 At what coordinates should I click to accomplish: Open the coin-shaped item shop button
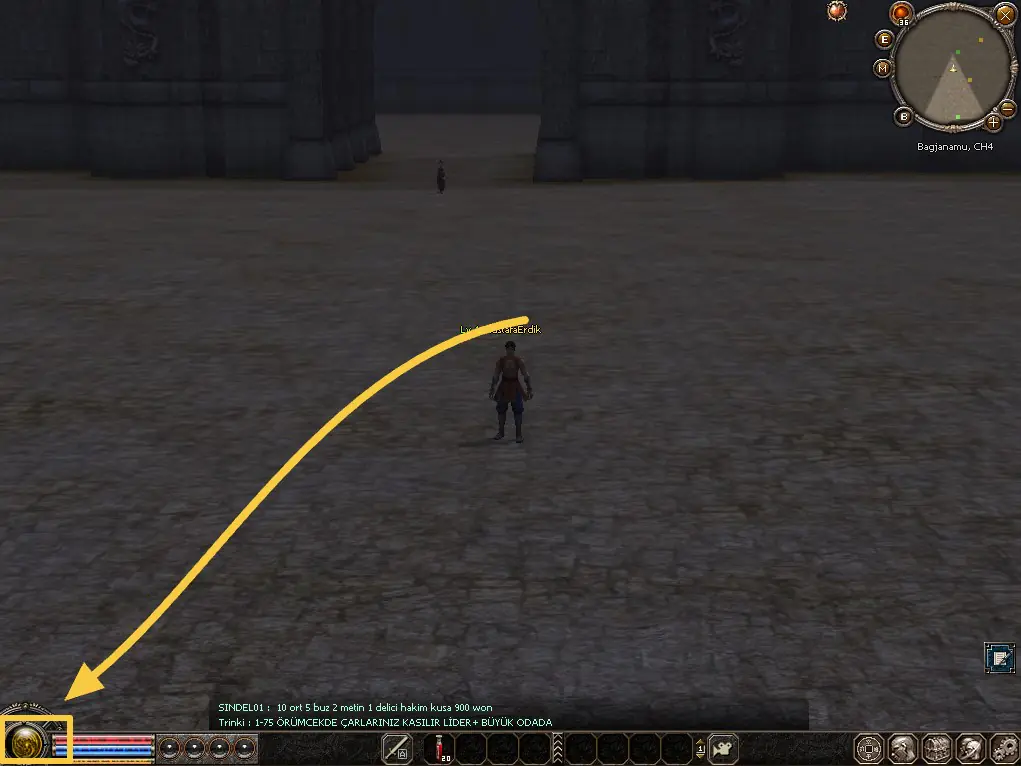point(869,748)
